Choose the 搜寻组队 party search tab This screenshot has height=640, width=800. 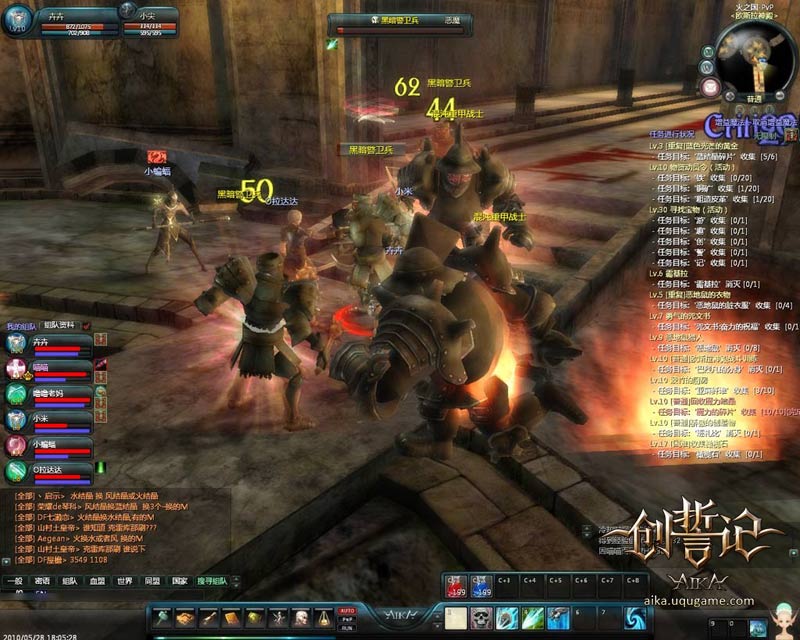212,580
